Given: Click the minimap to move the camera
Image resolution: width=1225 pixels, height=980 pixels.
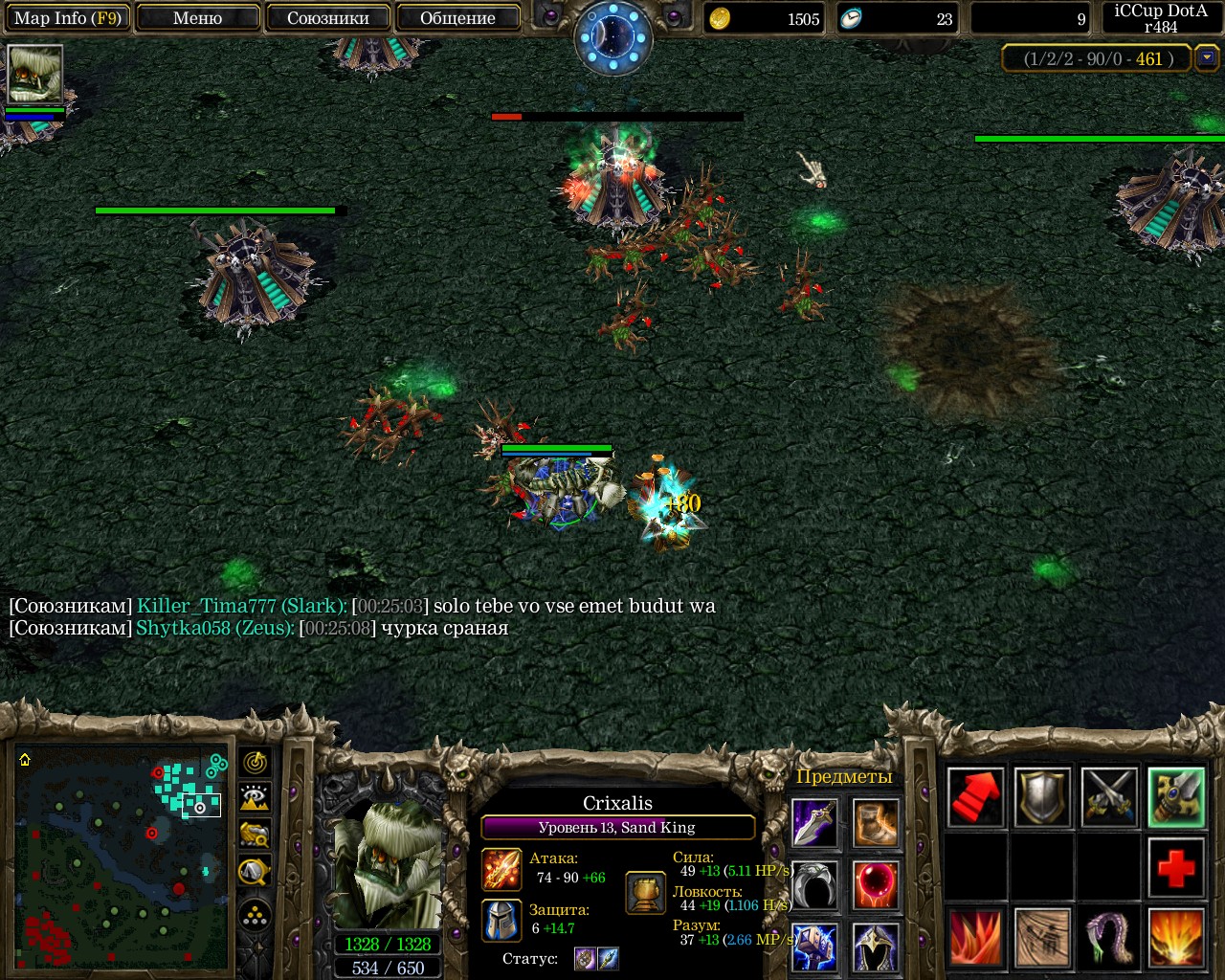Looking at the screenshot, I should (122, 857).
